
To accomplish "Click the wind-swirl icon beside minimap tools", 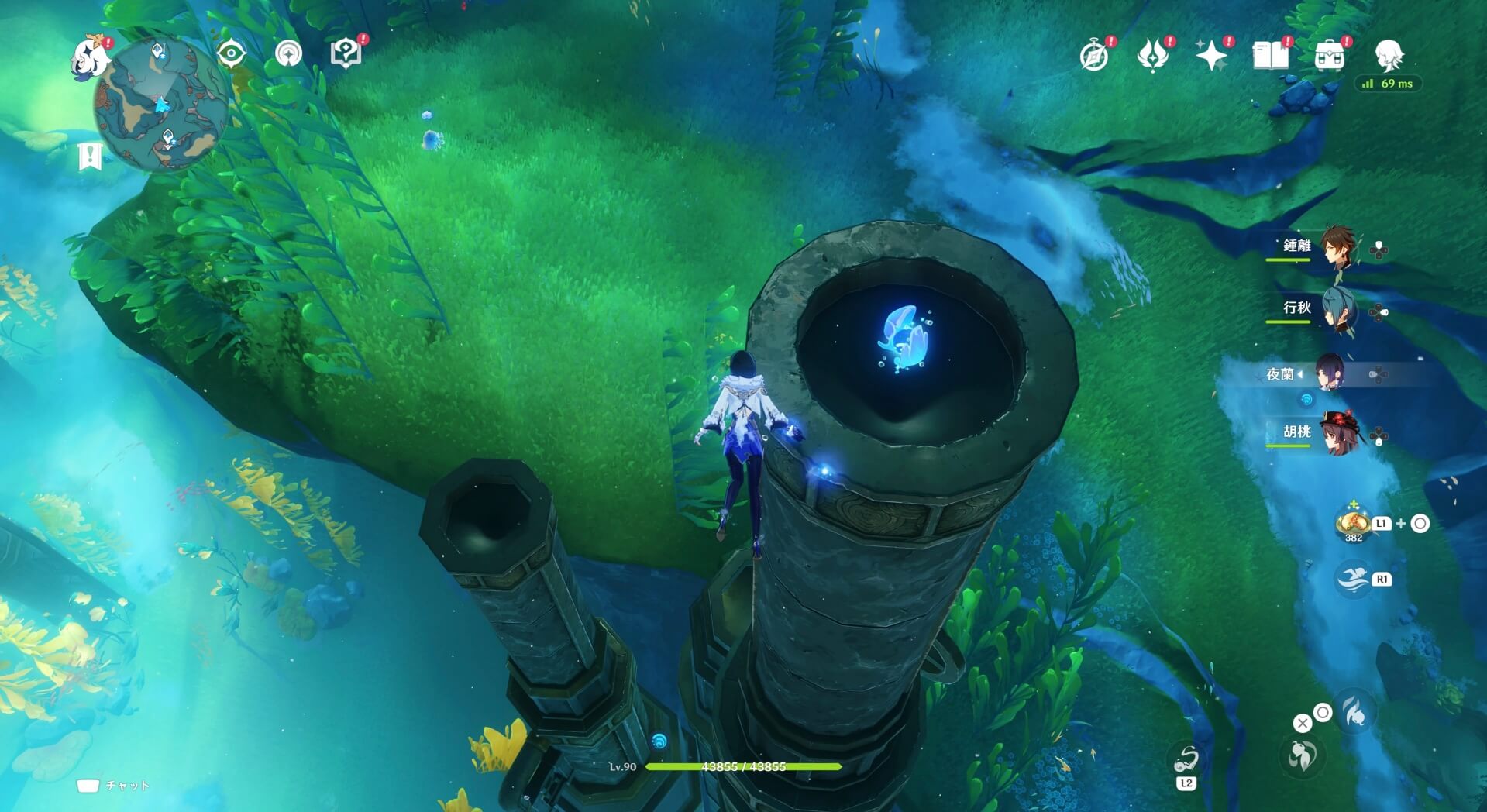I will (x=288, y=54).
